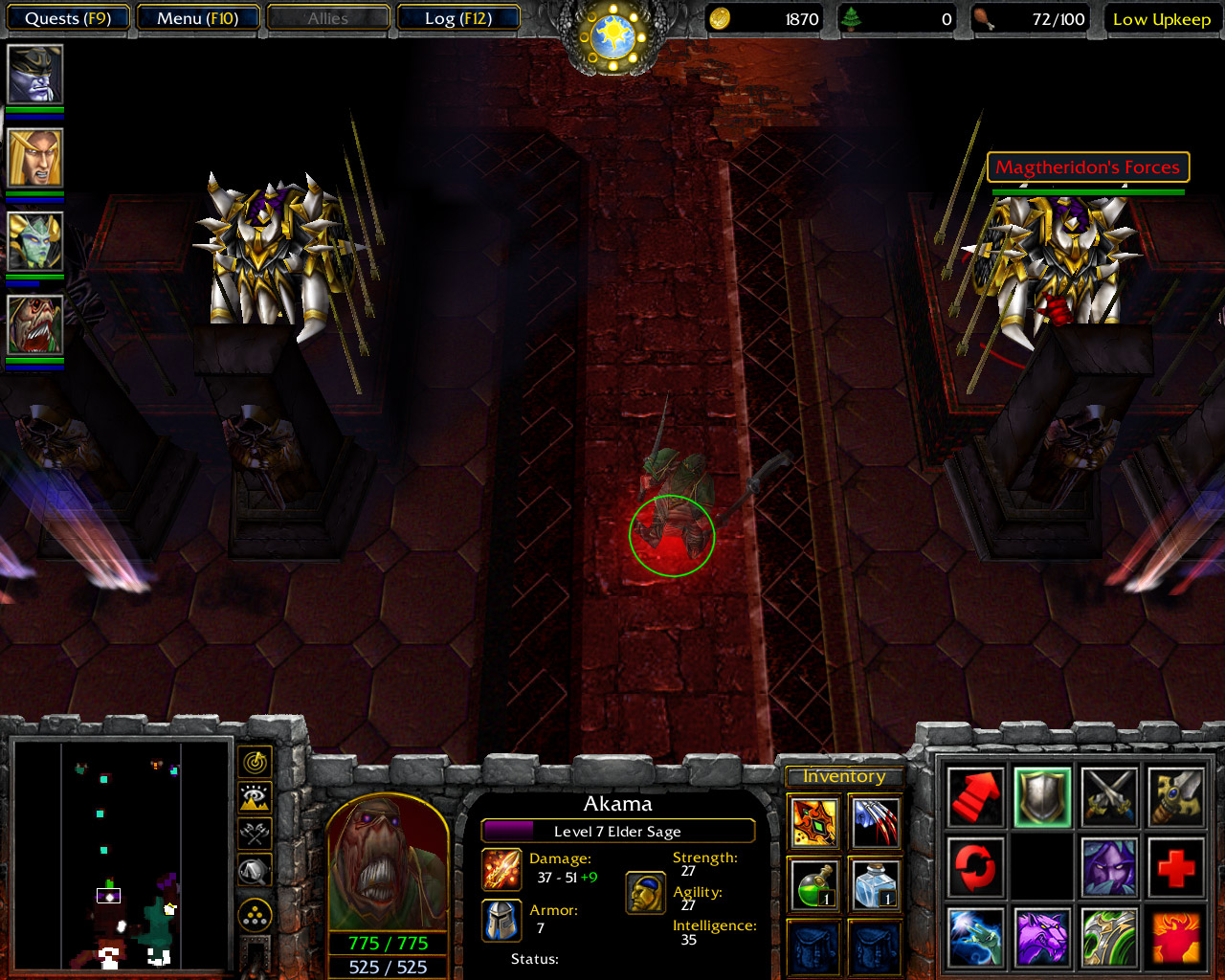Toggle formation movement beside the minimap
Image resolution: width=1225 pixels, height=980 pixels.
255,871
